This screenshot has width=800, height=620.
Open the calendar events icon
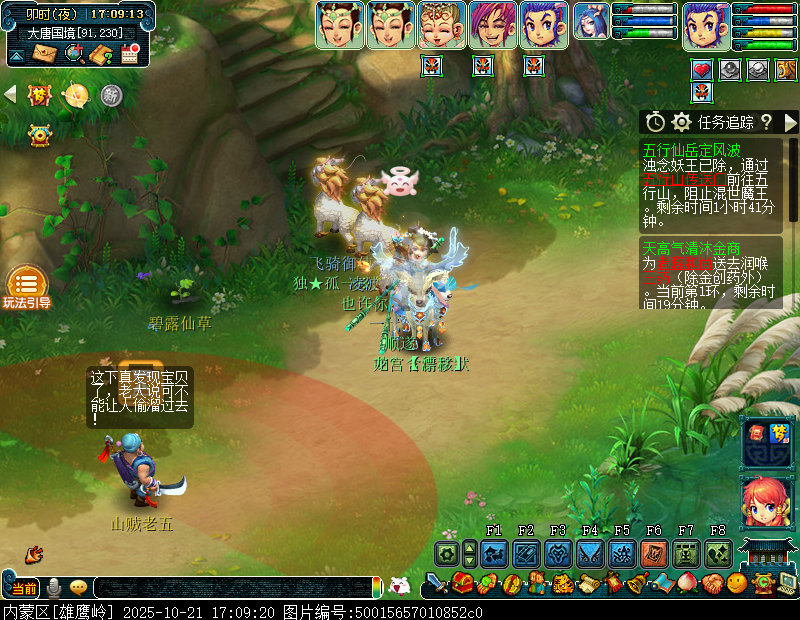pyautogui.click(x=130, y=54)
